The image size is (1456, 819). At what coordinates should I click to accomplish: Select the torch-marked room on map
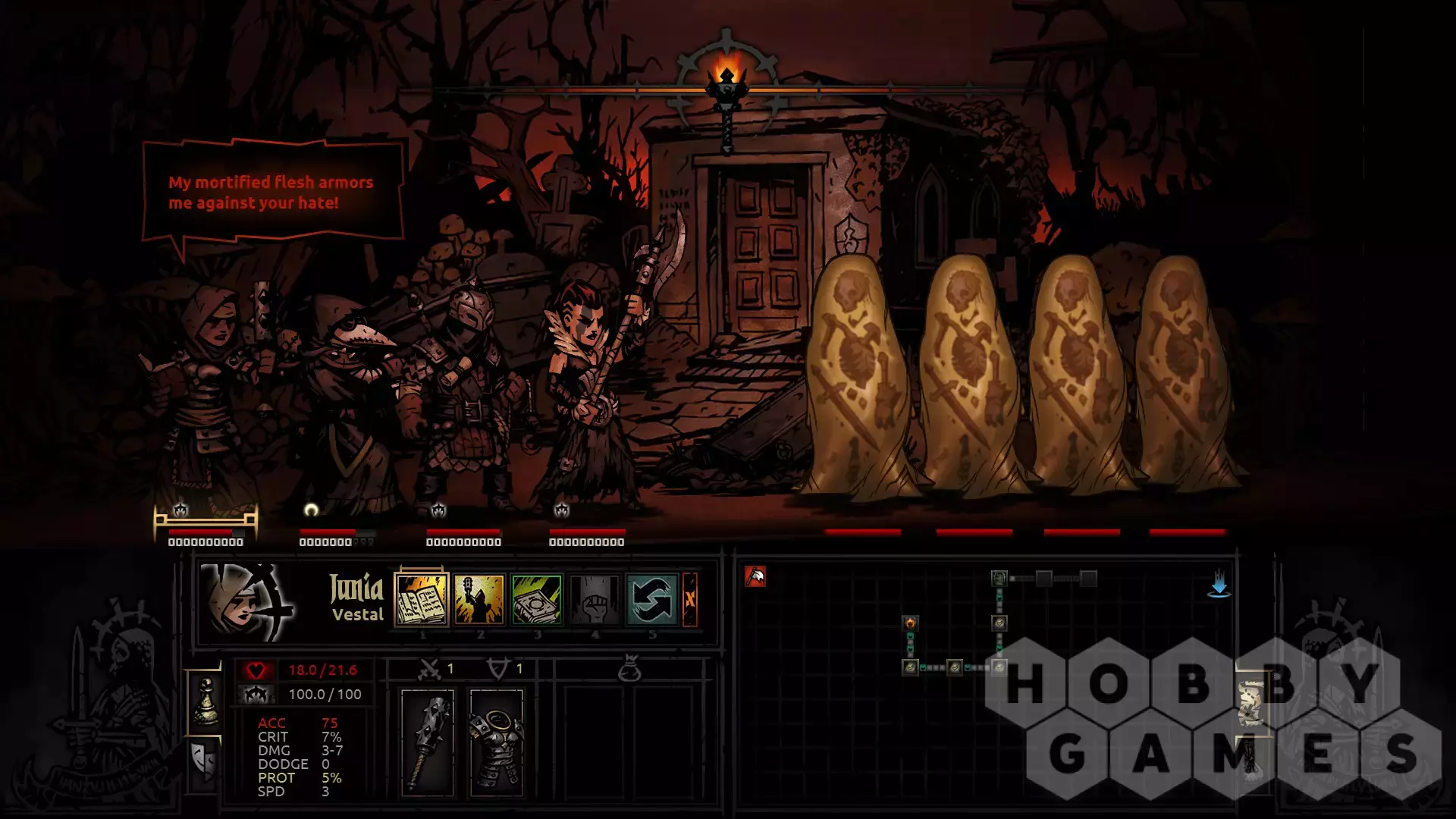point(910,623)
